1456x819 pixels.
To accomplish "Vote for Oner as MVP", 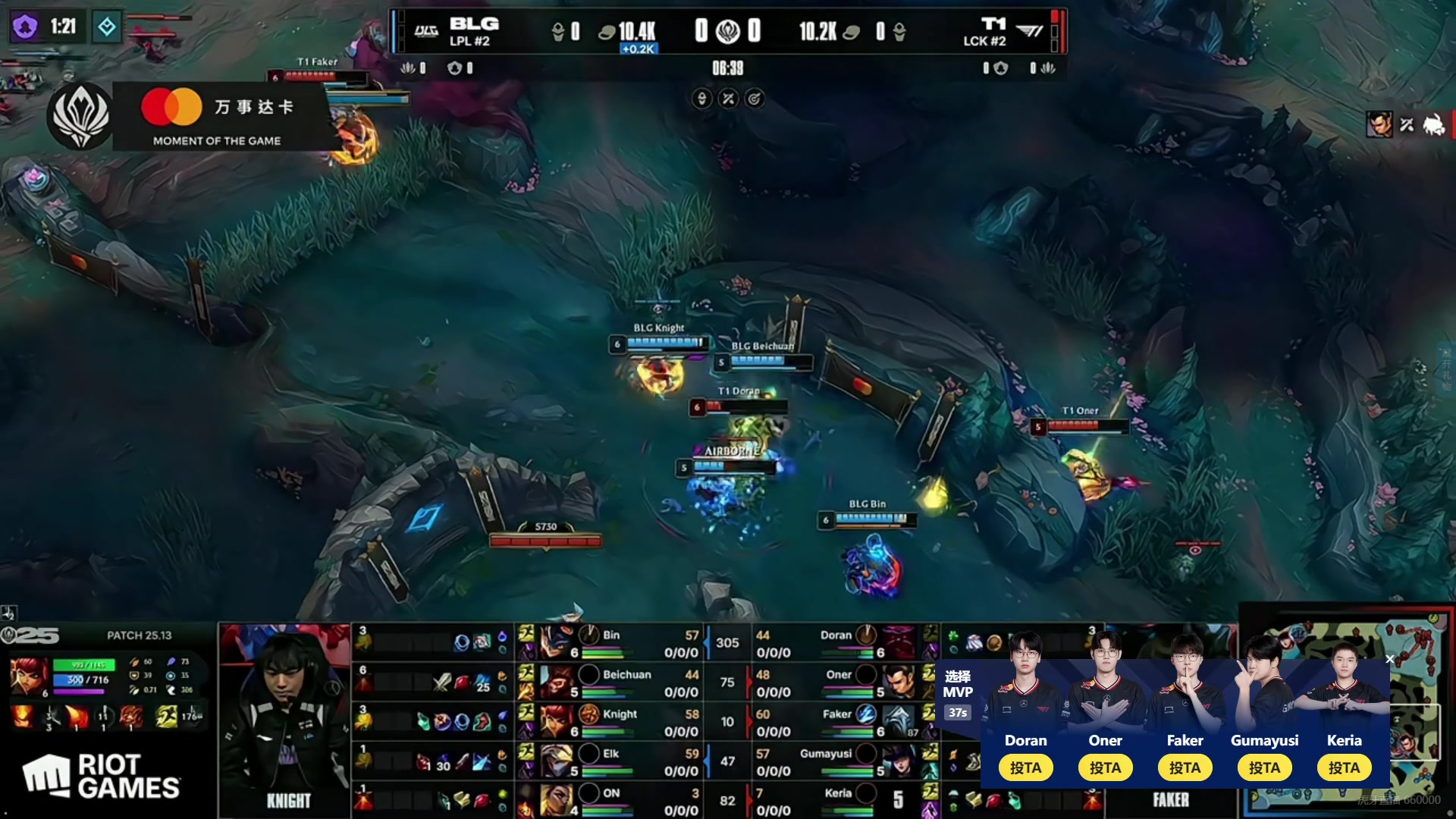I will (1105, 767).
